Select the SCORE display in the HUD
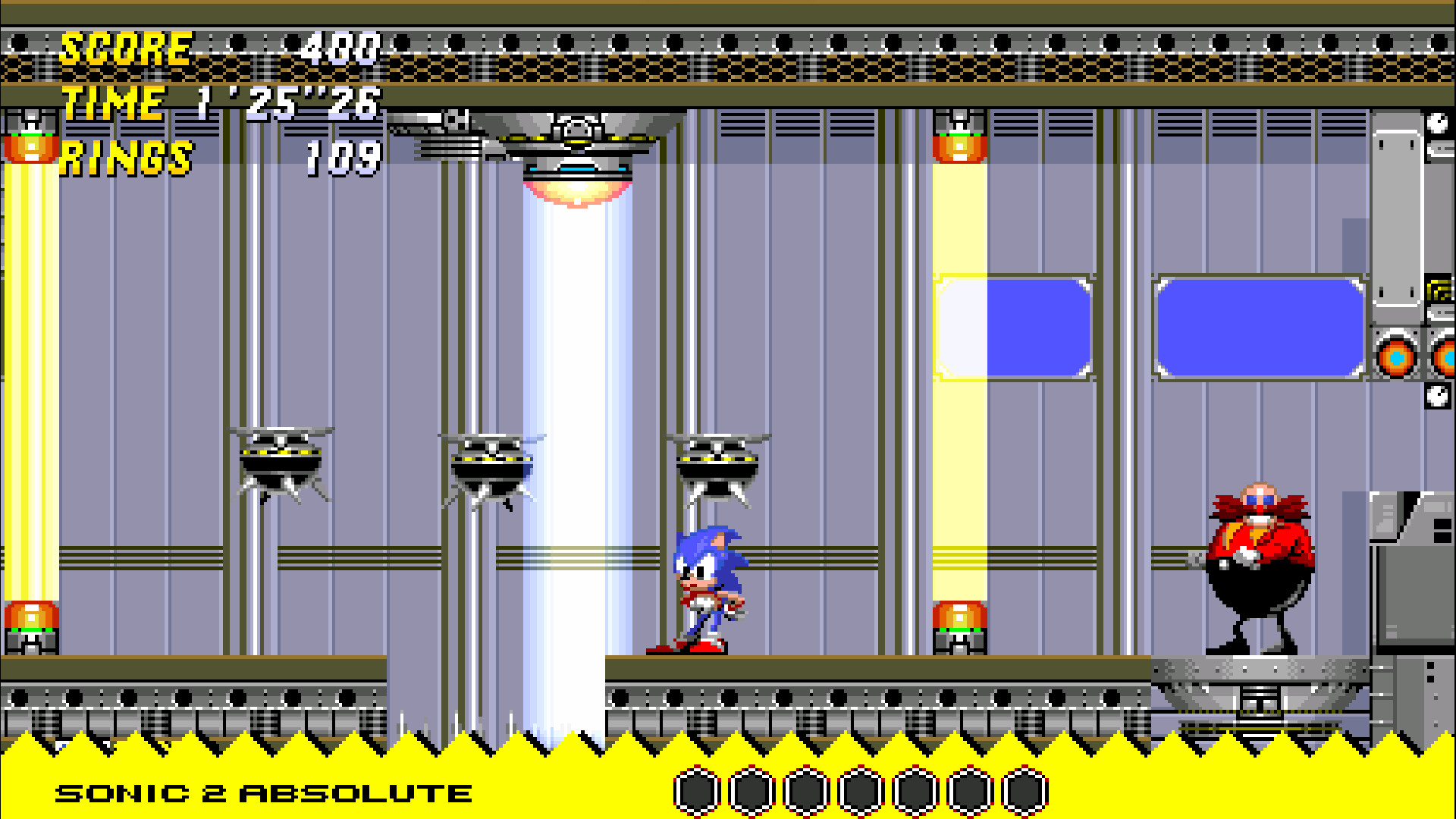 click(x=125, y=49)
